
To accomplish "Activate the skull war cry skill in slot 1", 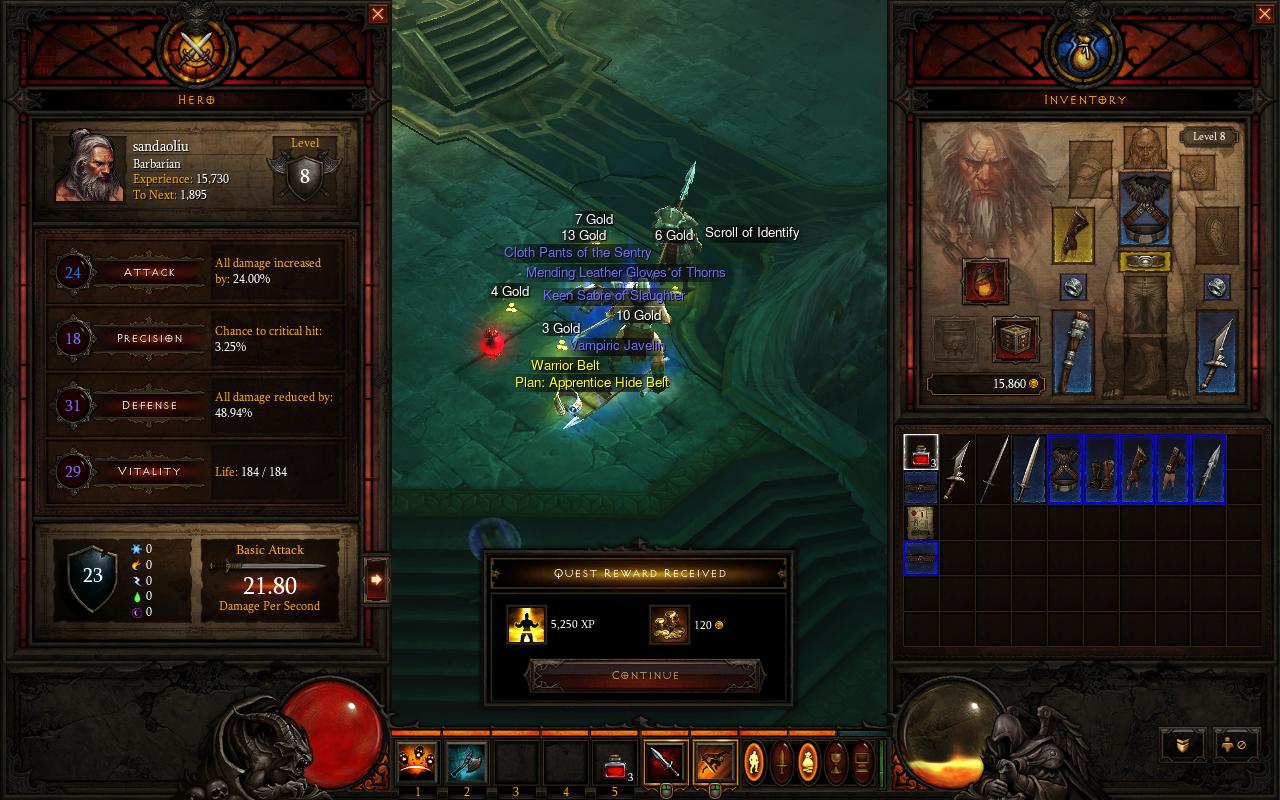I will (417, 762).
